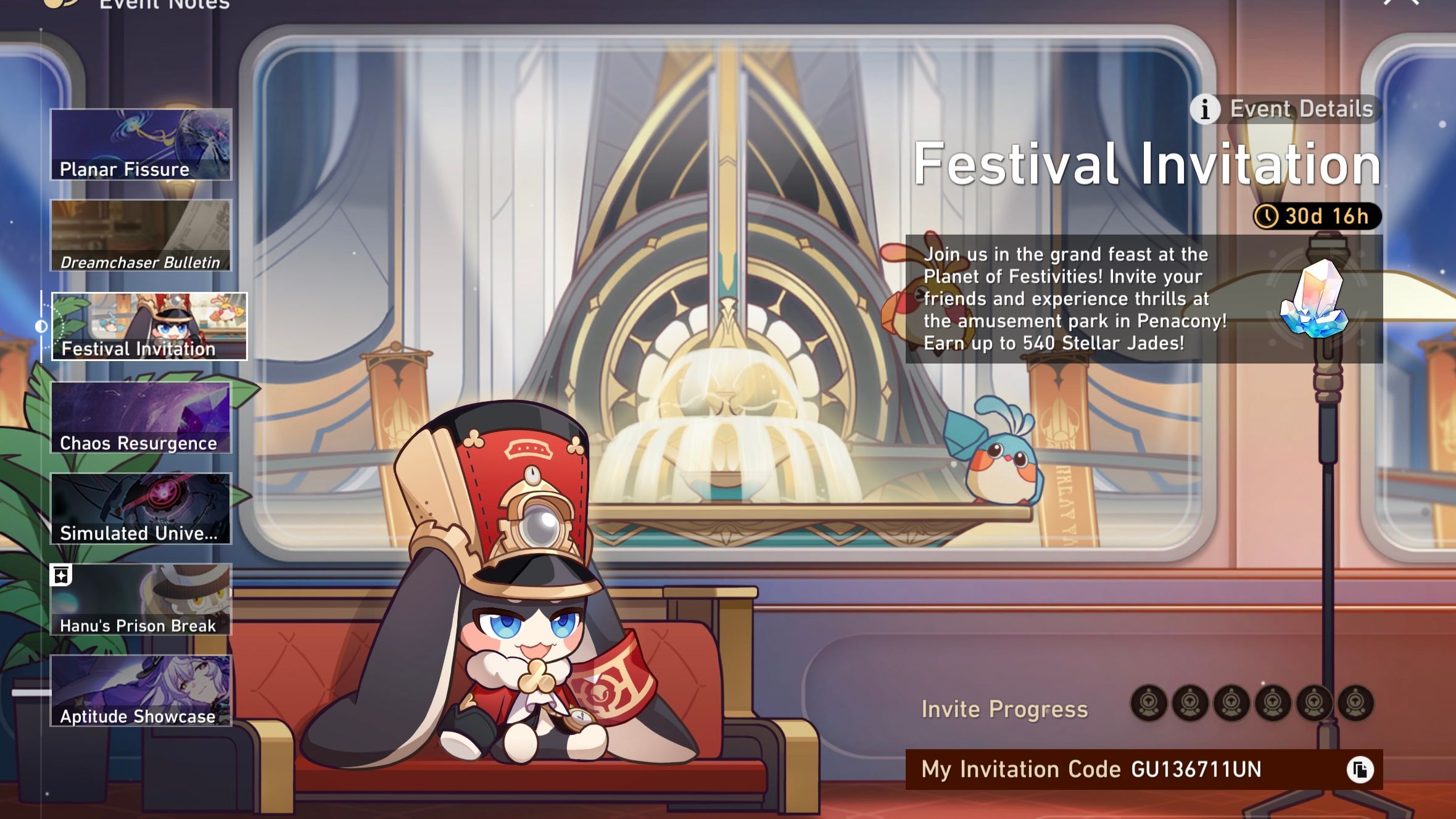Open the Aptitude Showcase event
Image resolution: width=1456 pixels, height=819 pixels.
tap(141, 692)
